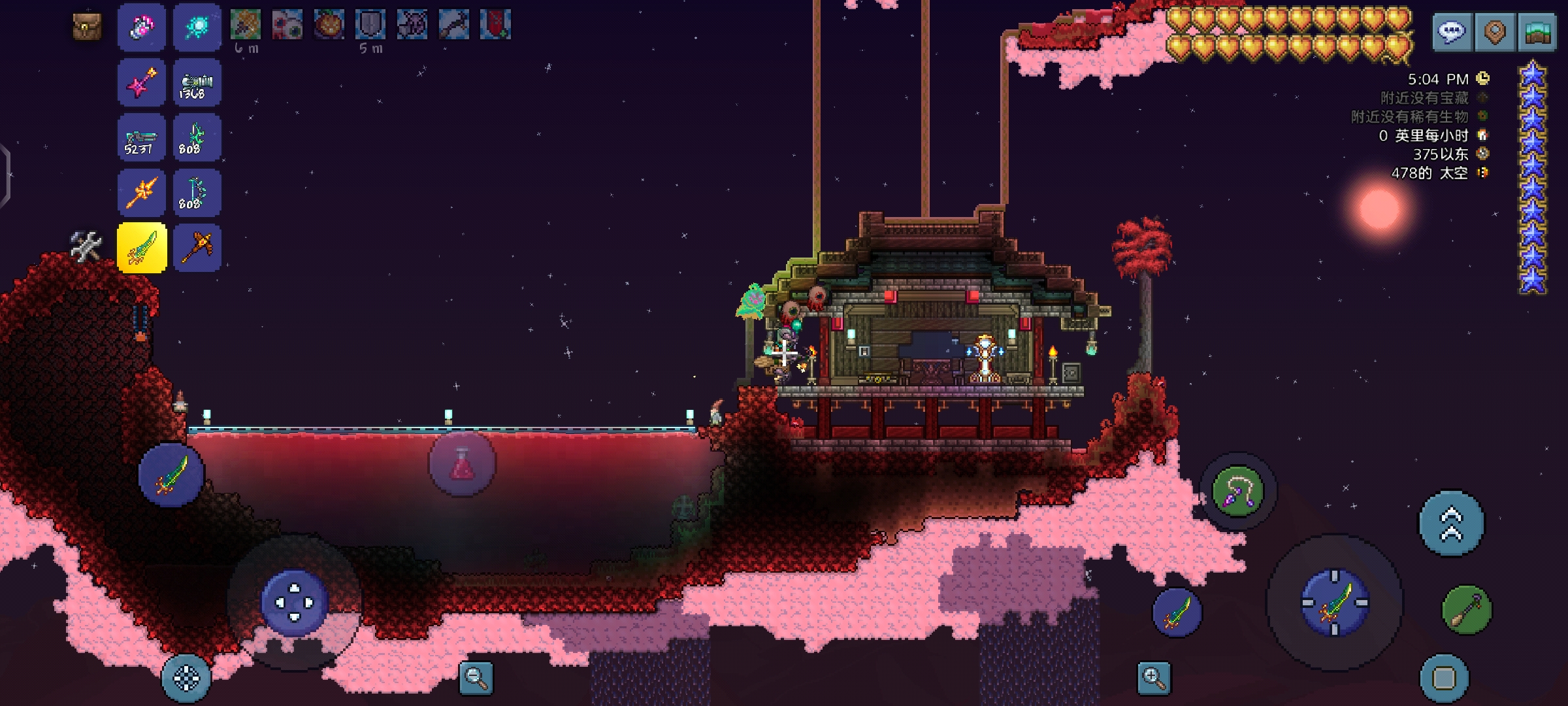Tap the double-arrow jump button

point(1451,523)
